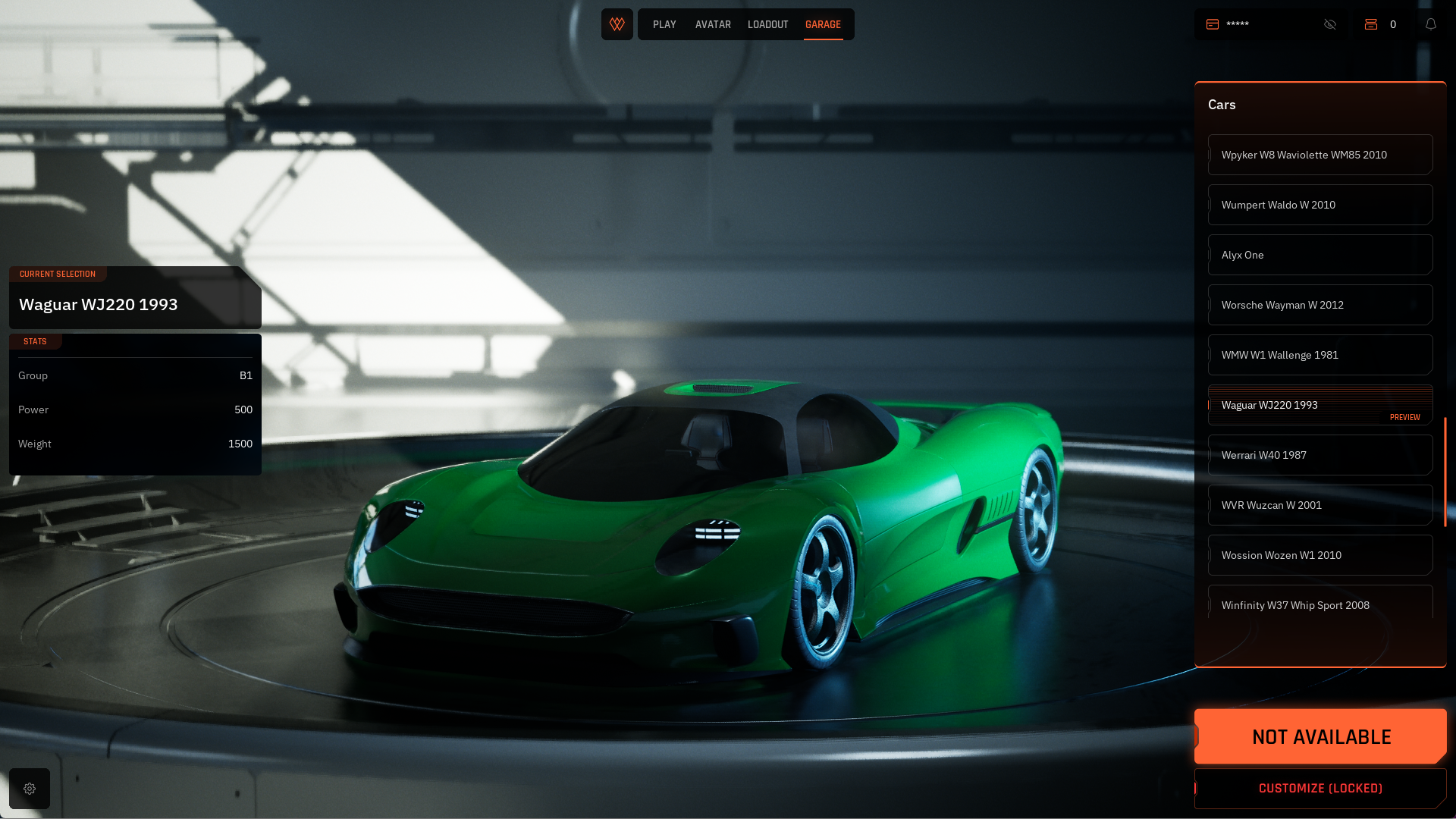Select the GARAGE tab

pyautogui.click(x=823, y=24)
